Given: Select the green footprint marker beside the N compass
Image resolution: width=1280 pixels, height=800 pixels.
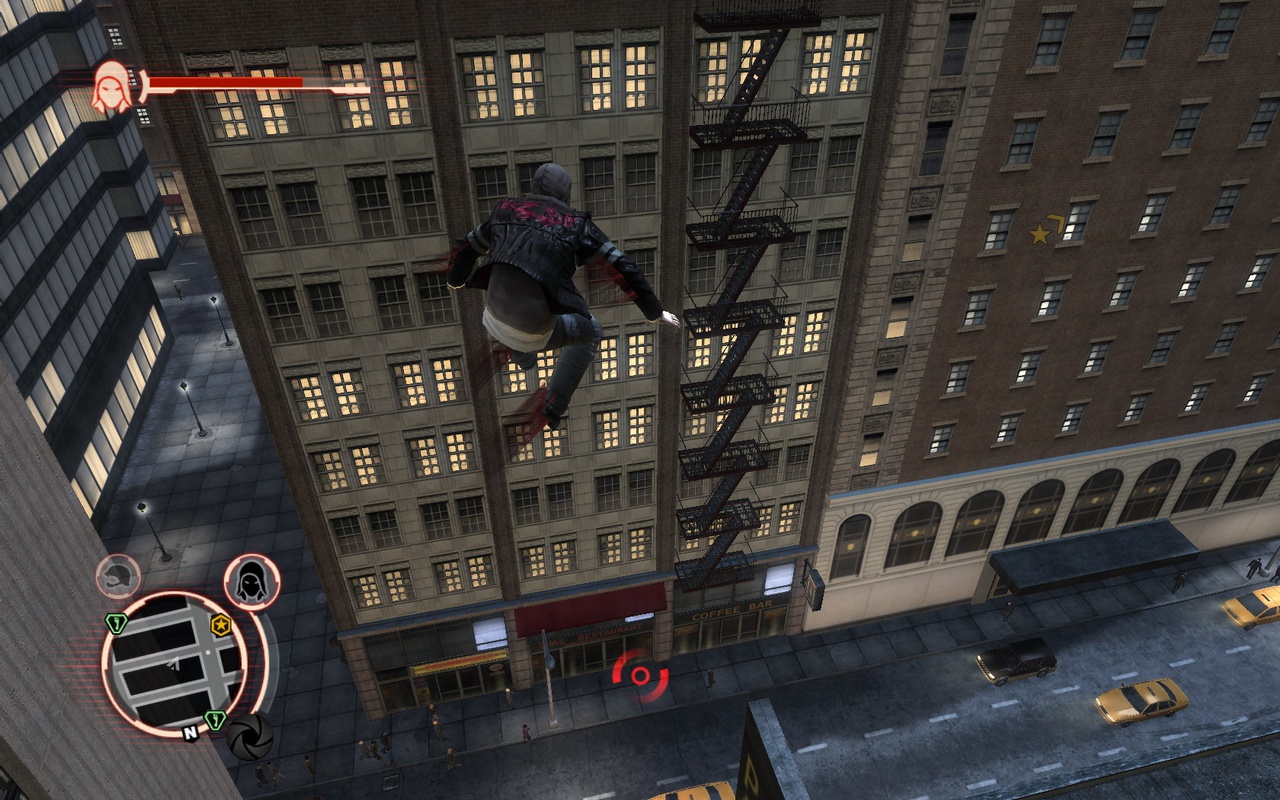Looking at the screenshot, I should click(x=214, y=720).
